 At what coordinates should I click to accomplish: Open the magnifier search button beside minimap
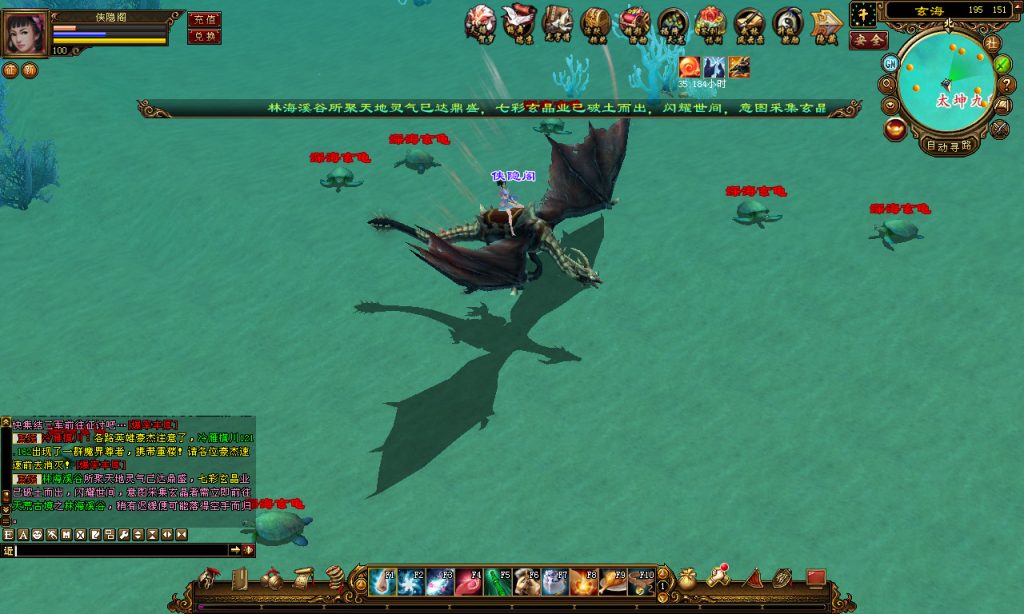(x=889, y=83)
